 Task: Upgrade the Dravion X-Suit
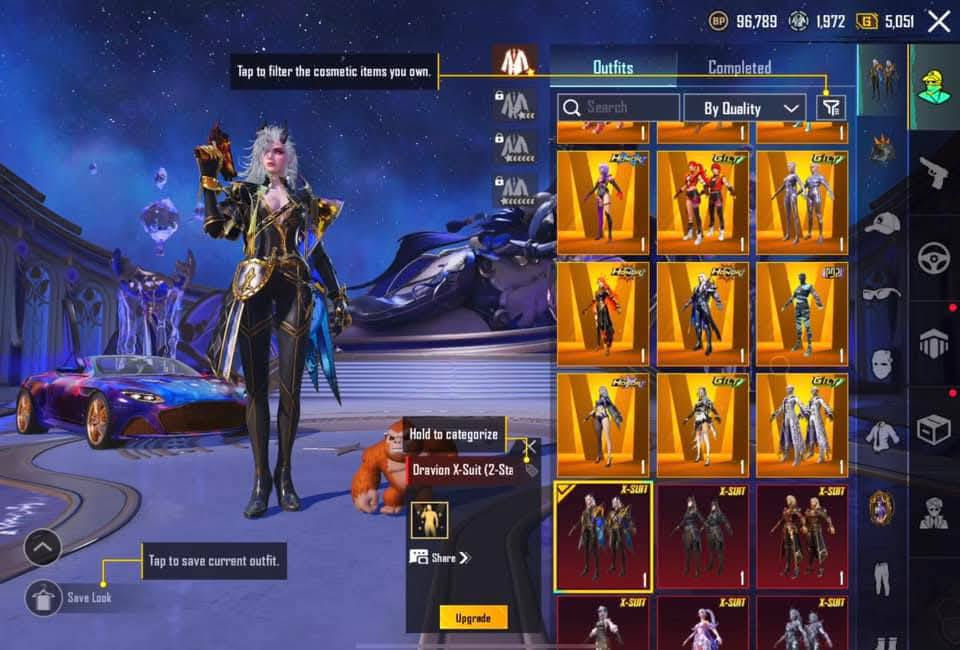[473, 618]
